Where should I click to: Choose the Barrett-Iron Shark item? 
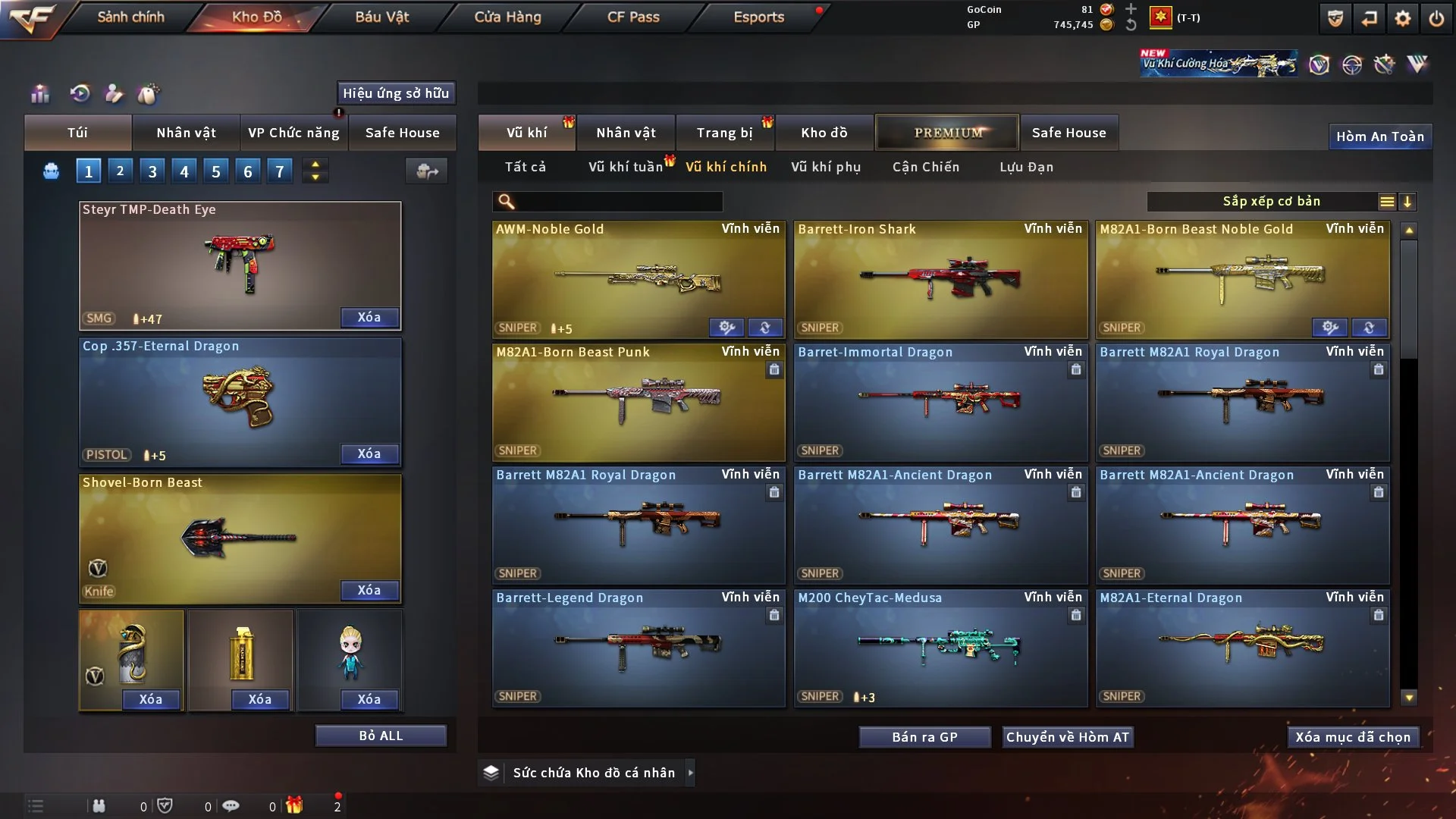coord(940,279)
